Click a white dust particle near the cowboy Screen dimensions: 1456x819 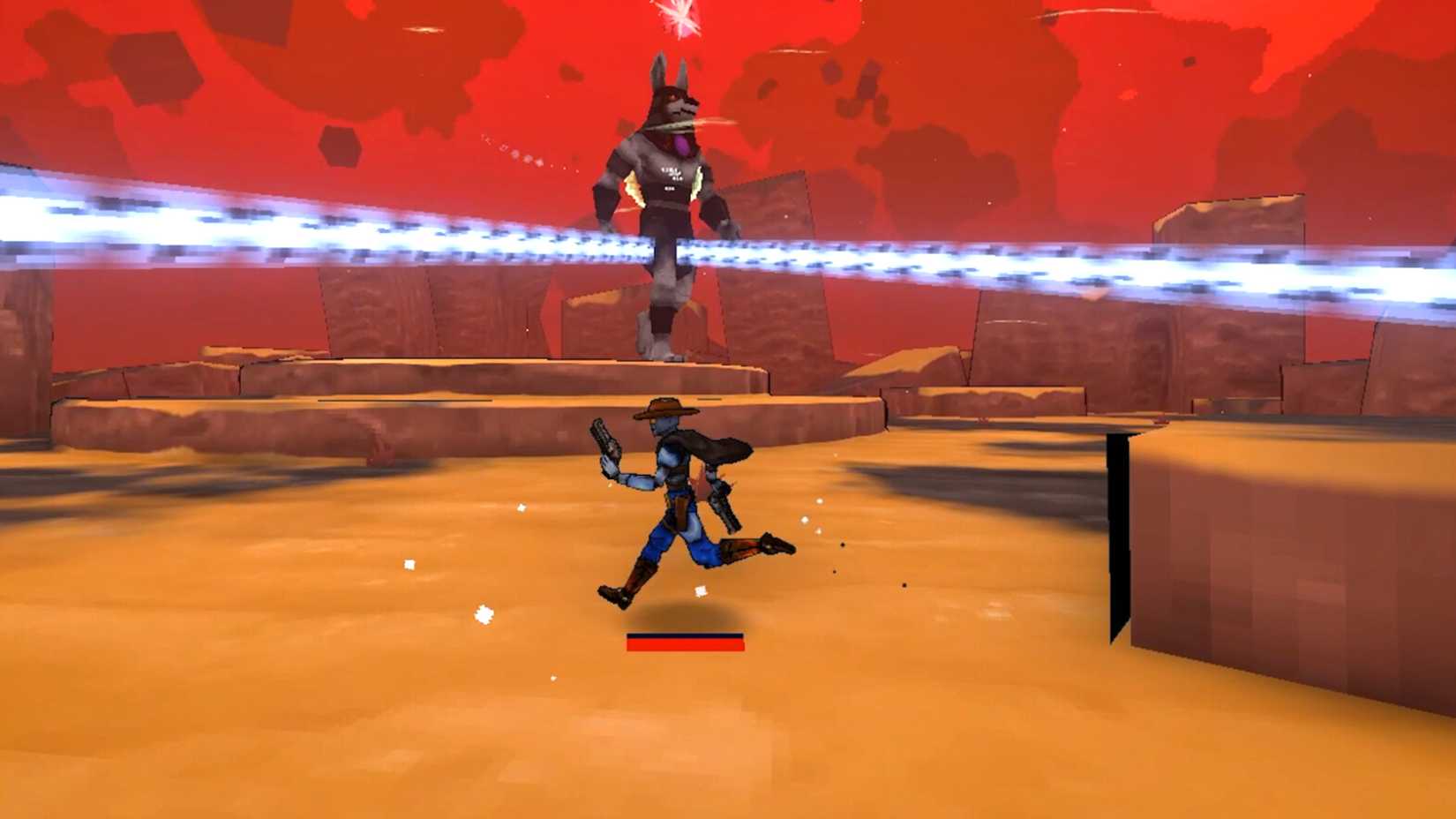click(x=699, y=590)
